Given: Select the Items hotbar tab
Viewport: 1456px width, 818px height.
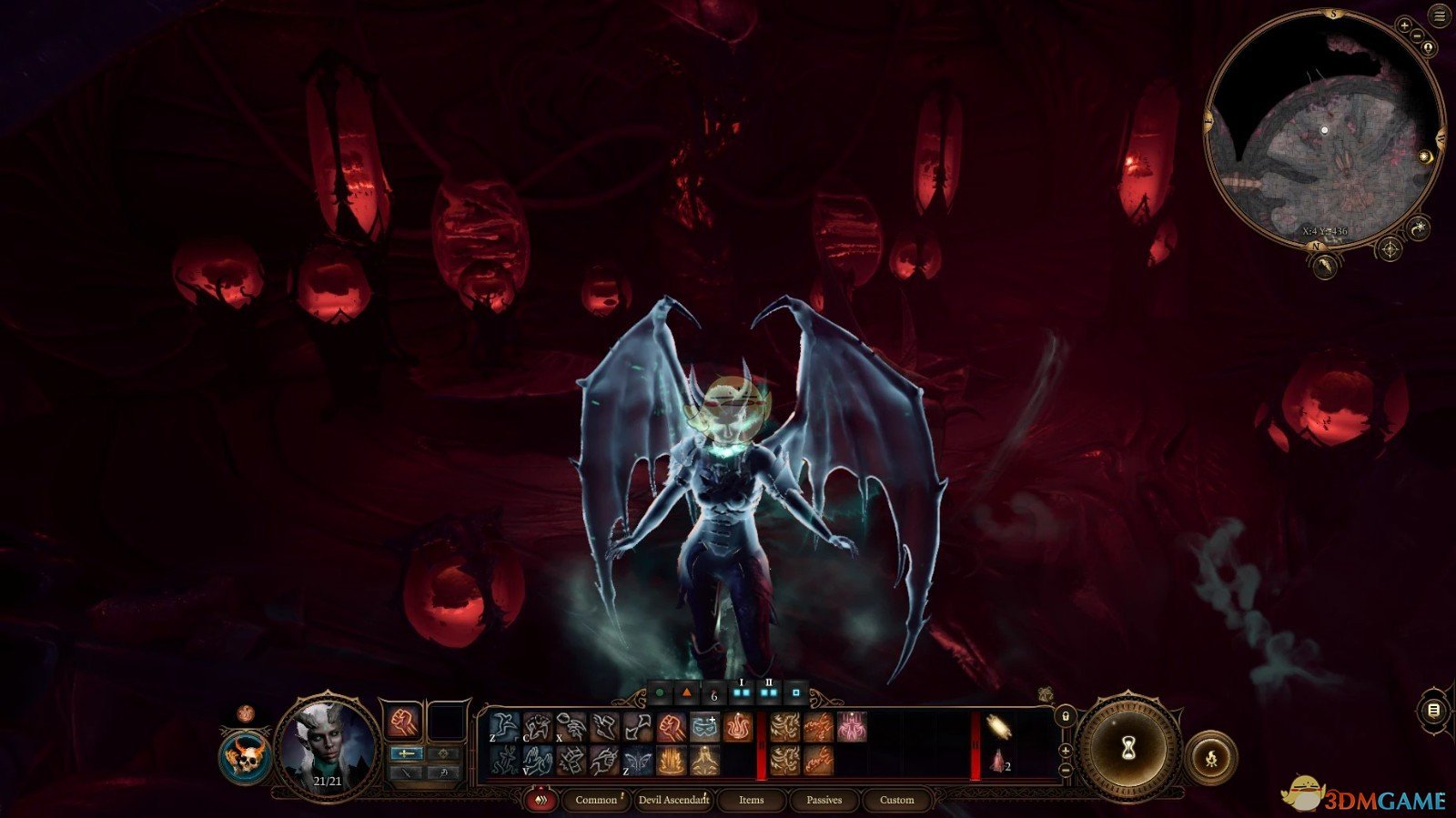Looking at the screenshot, I should (751, 800).
